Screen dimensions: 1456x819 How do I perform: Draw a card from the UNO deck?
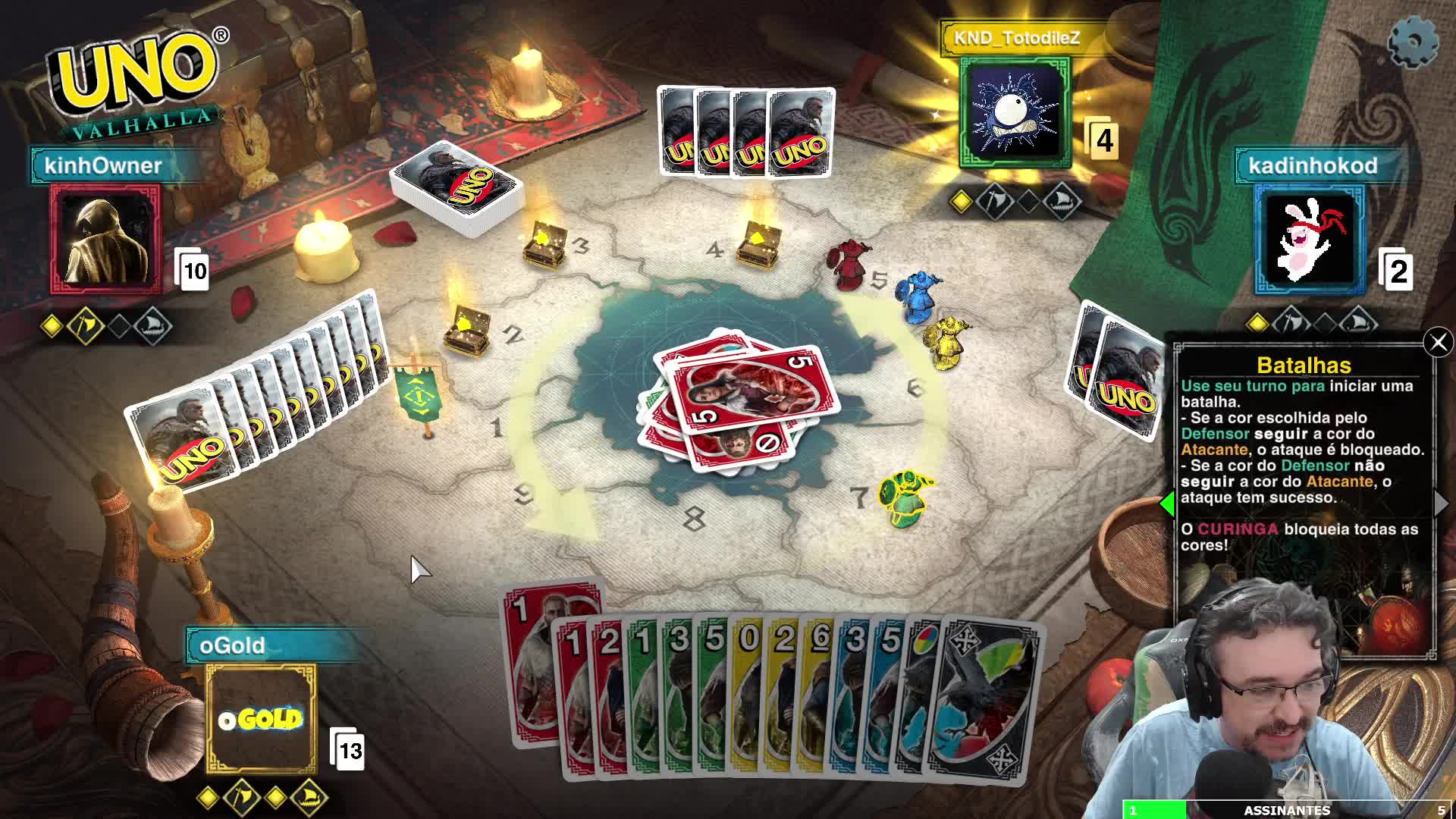457,190
